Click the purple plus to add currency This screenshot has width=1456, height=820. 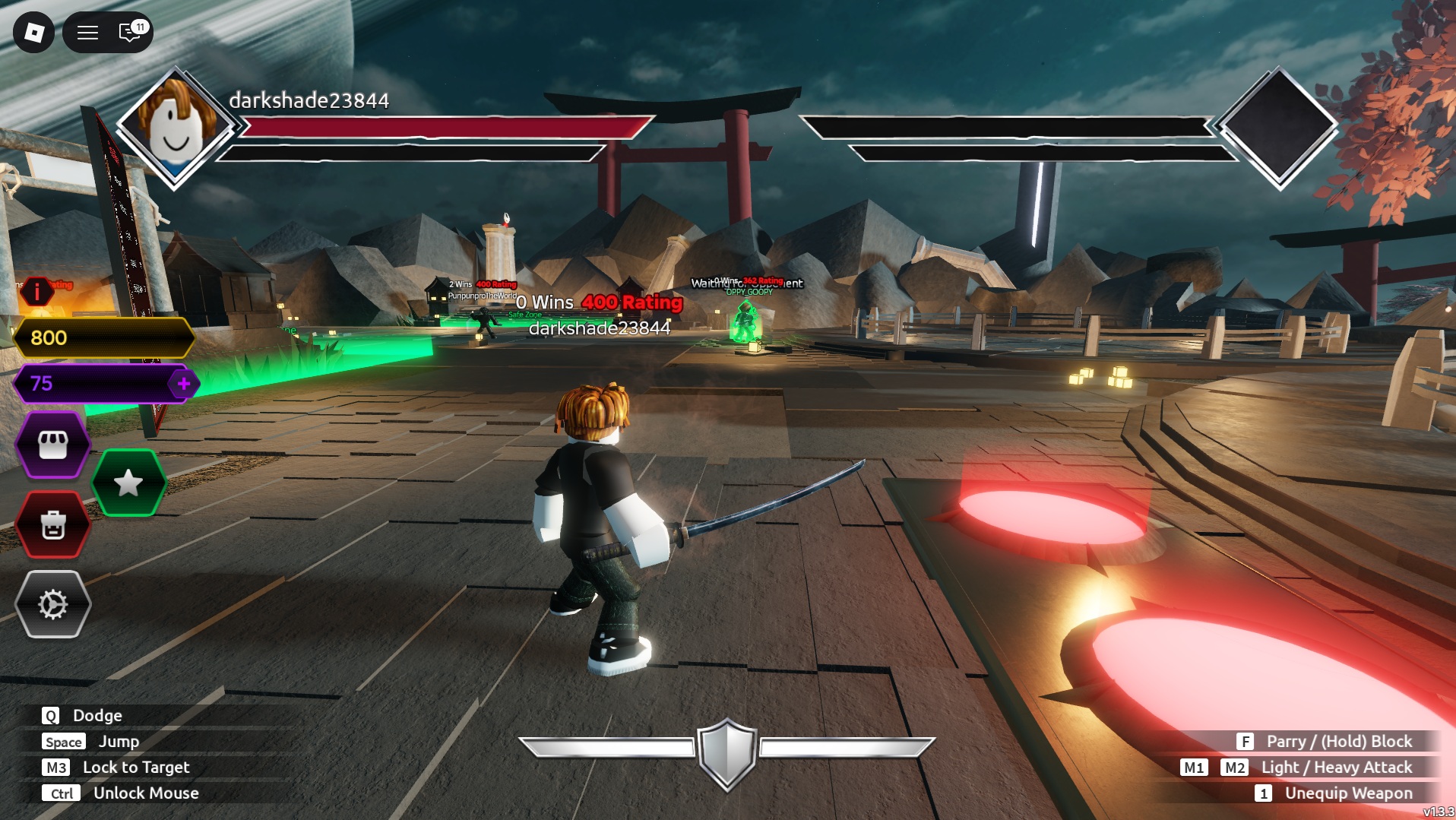pos(183,384)
